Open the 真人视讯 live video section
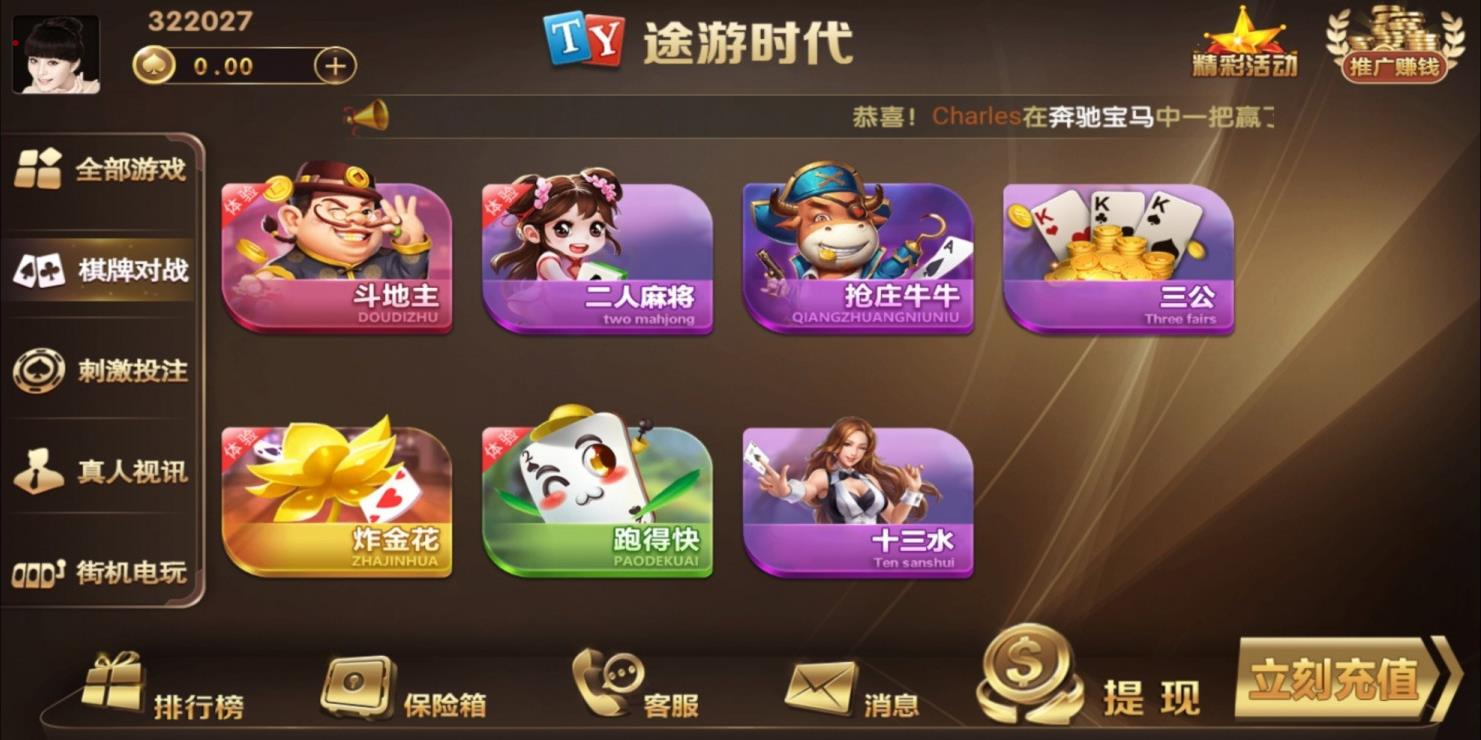Image resolution: width=1481 pixels, height=740 pixels. point(100,470)
